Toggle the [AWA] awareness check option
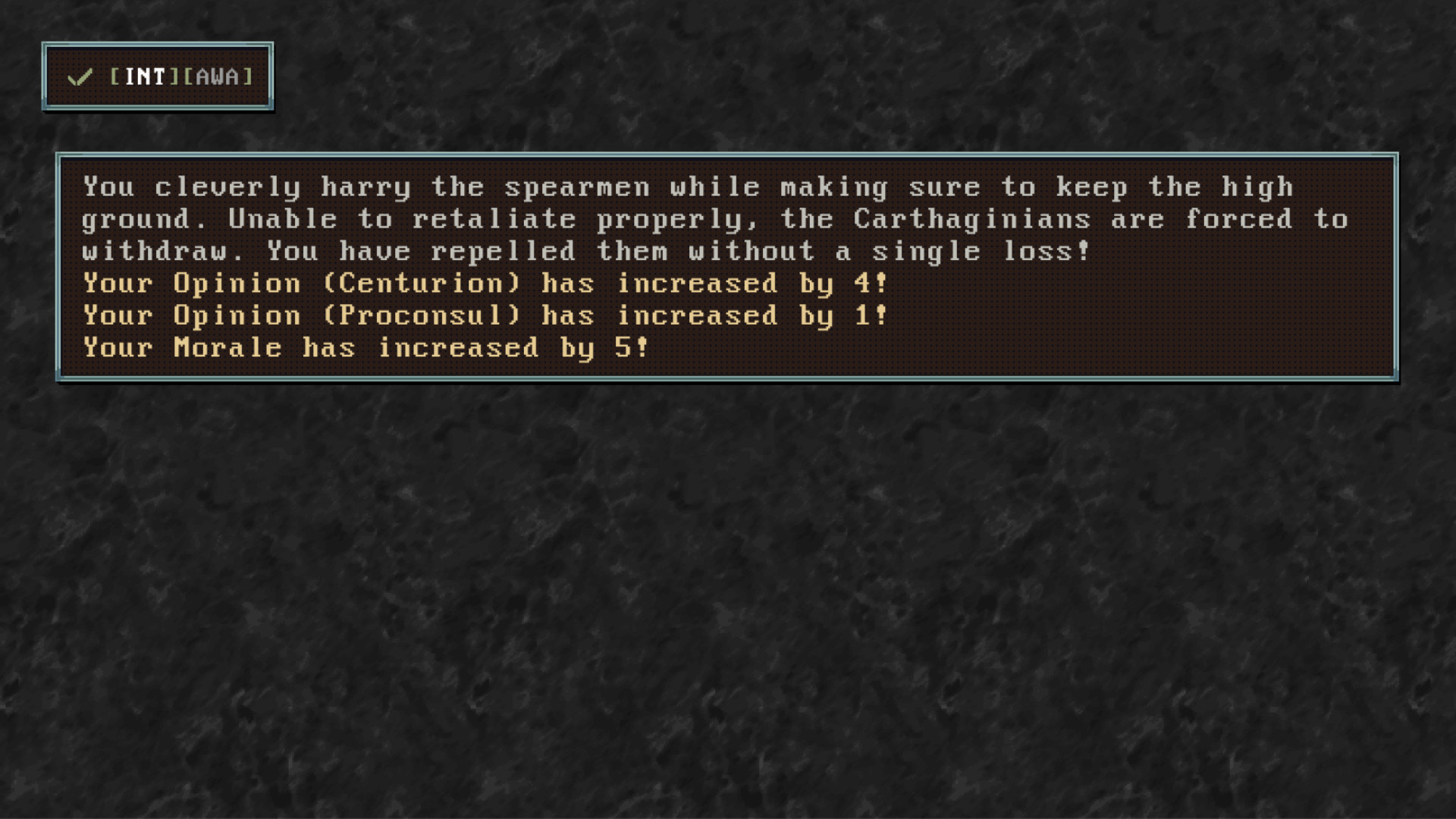The width and height of the screenshot is (1456, 819). tap(219, 76)
